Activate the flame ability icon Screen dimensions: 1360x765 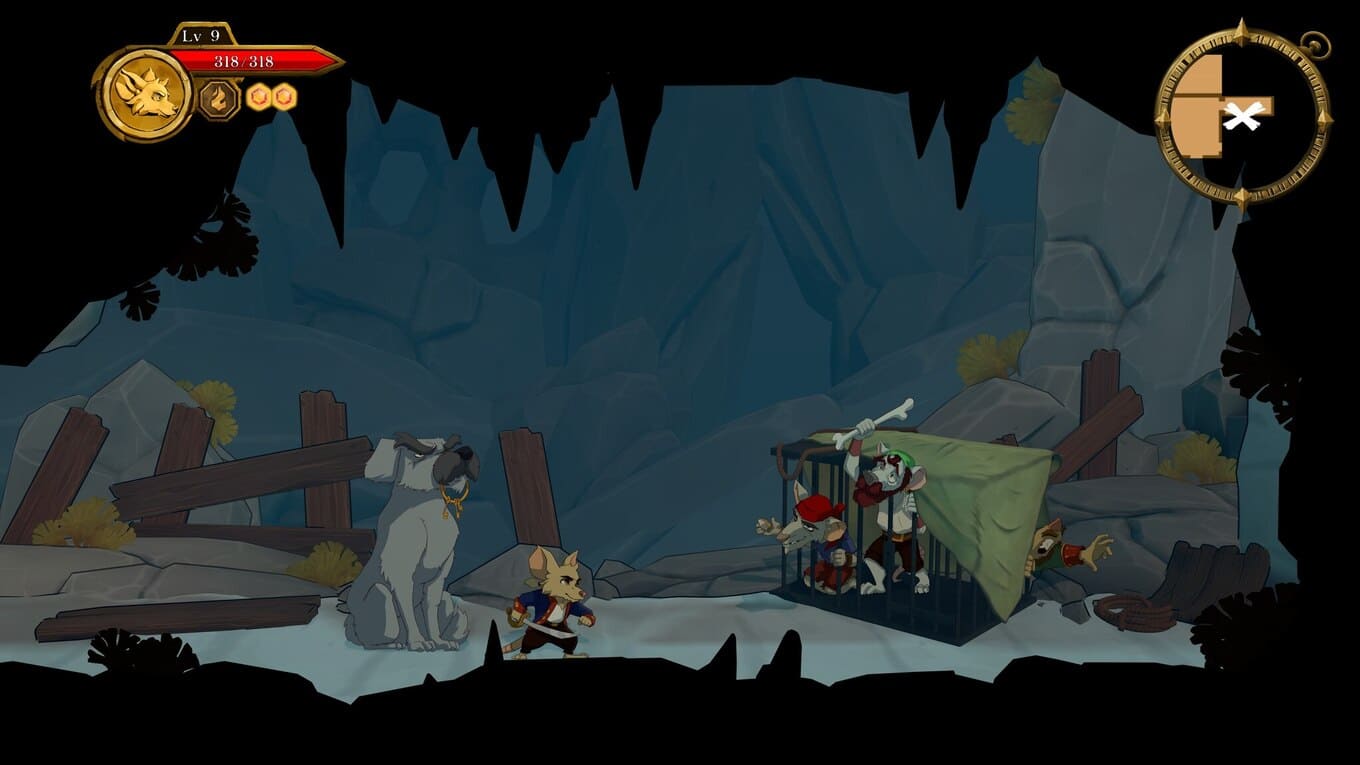tap(218, 99)
